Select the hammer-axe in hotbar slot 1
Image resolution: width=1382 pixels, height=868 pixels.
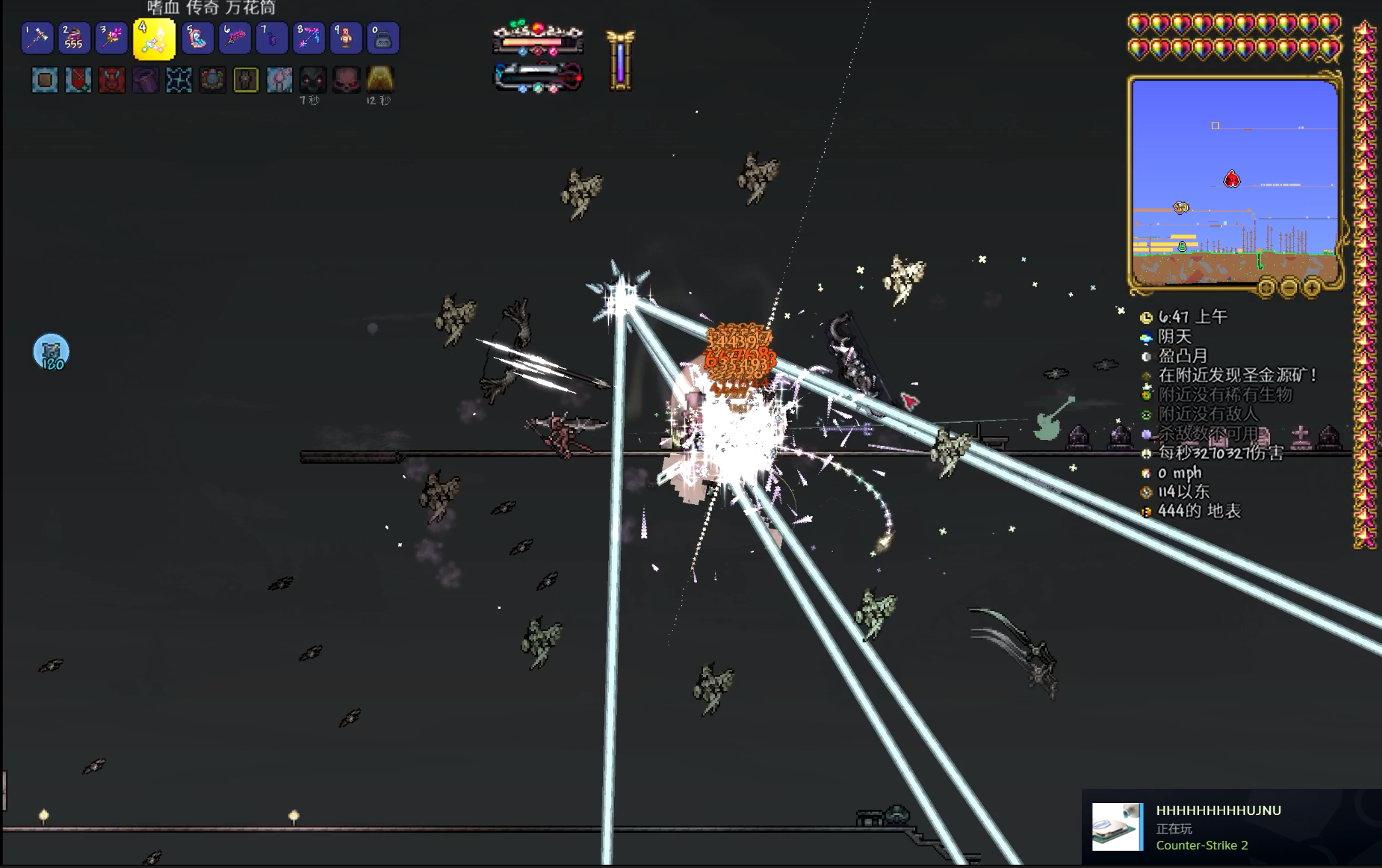click(37, 38)
